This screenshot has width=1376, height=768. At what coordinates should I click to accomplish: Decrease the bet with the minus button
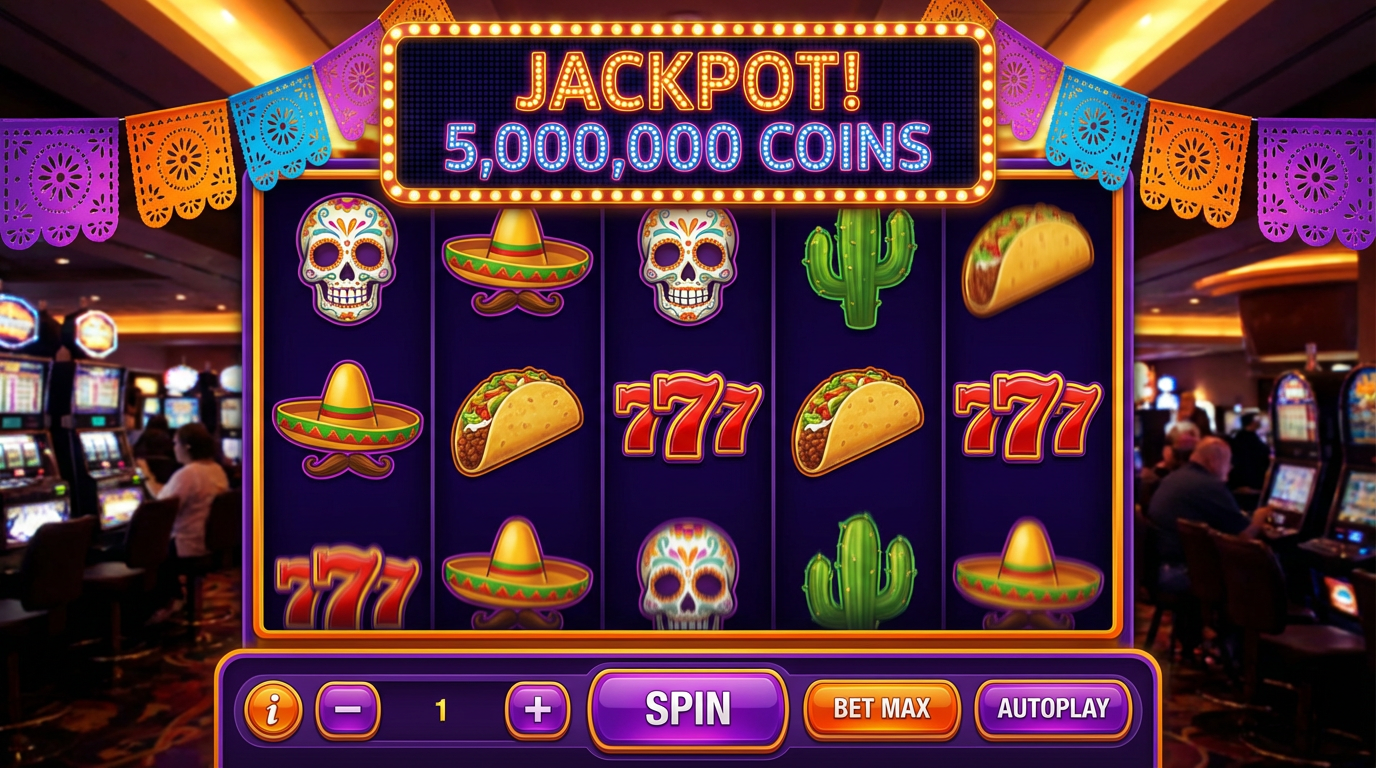(348, 710)
